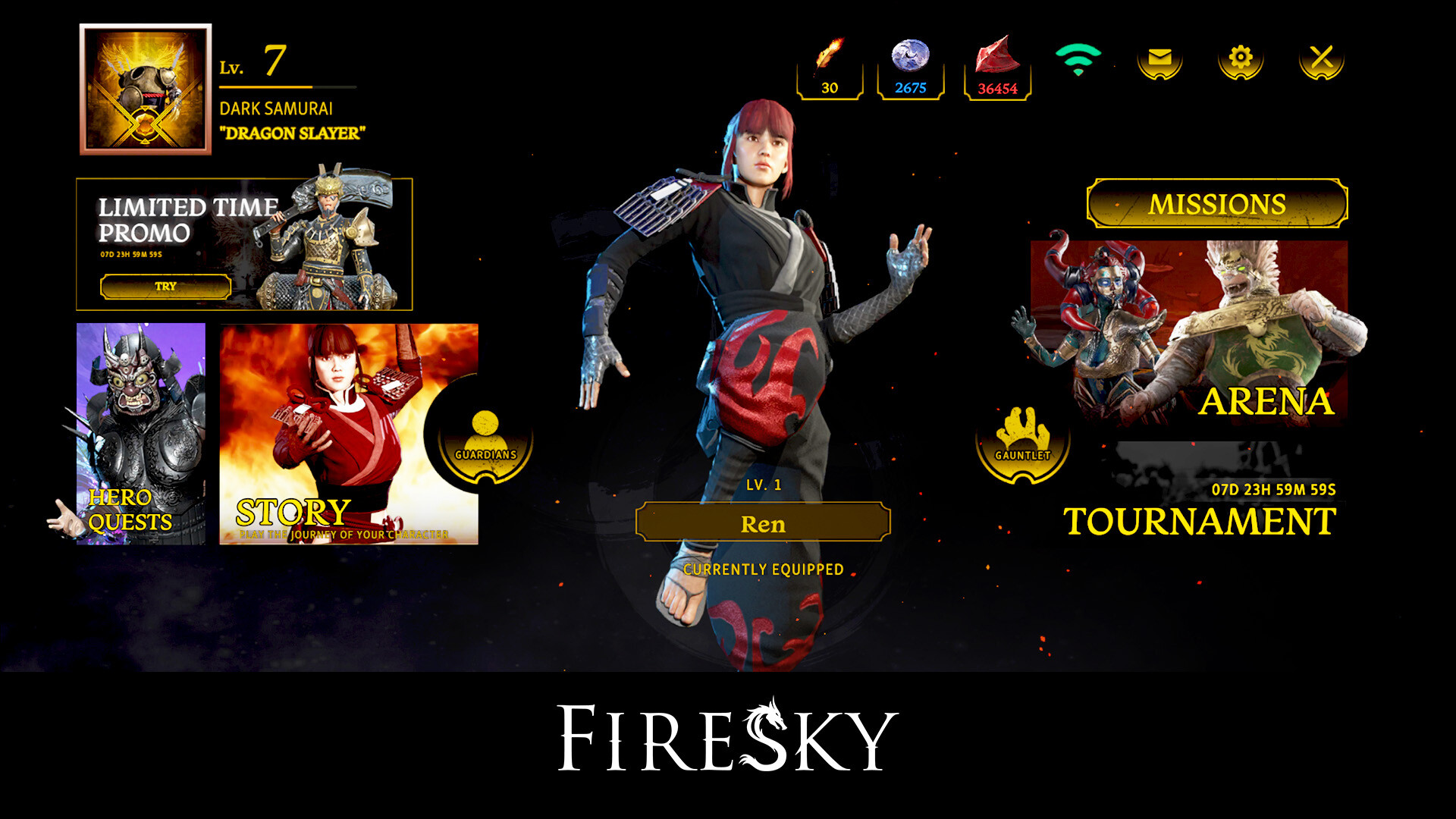Click the Currently Equipped label under Ren
1456x819 pixels.
[x=763, y=567]
